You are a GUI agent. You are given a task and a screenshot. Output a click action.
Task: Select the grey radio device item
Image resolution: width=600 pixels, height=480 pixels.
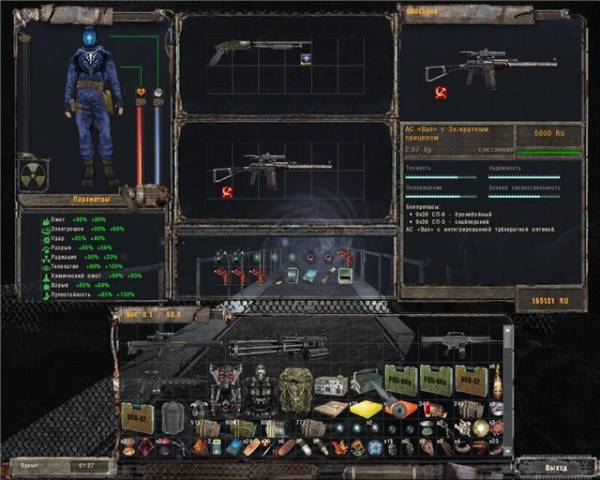[x=331, y=384]
